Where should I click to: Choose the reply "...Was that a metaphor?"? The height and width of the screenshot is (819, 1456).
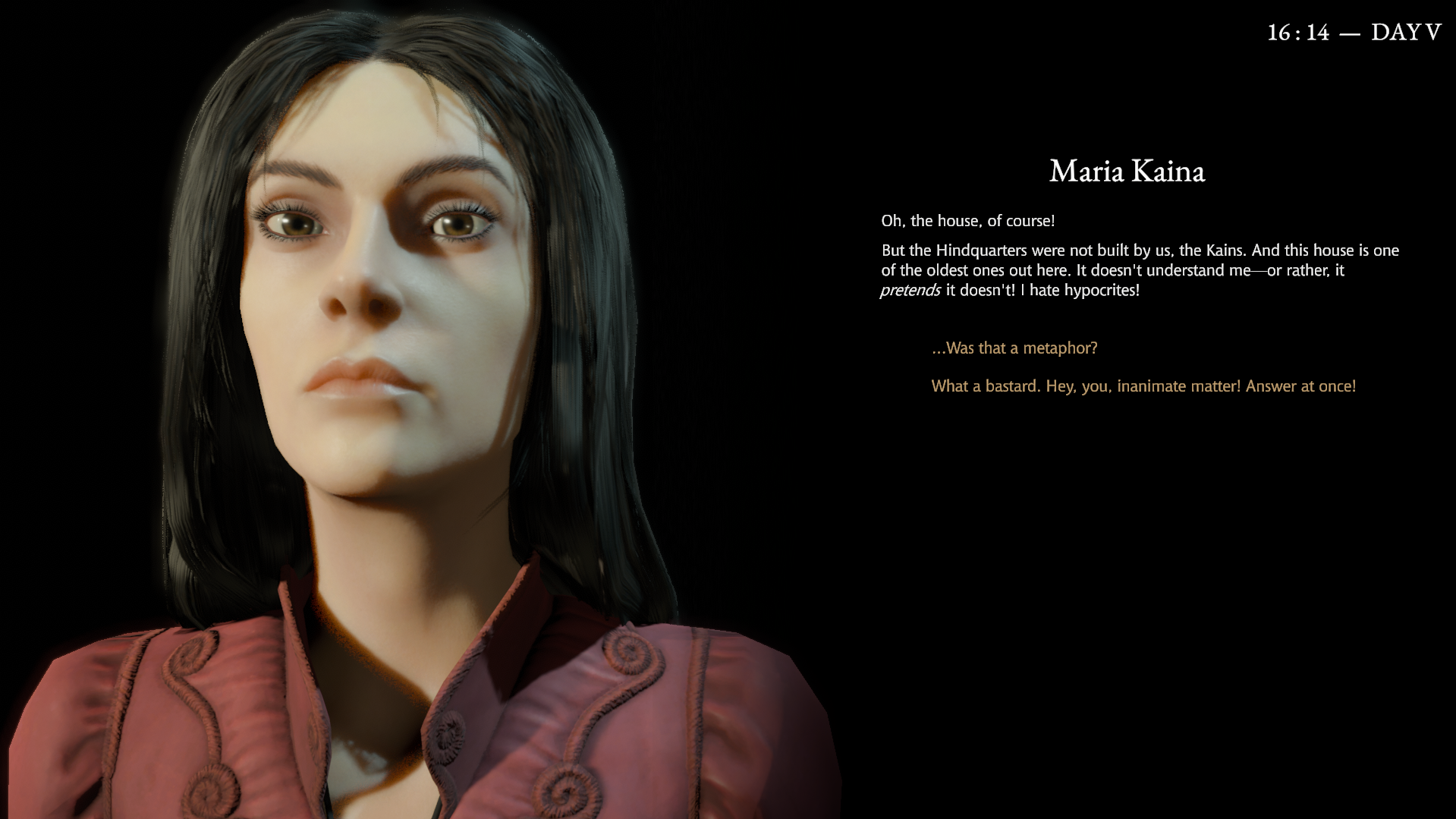1014,348
